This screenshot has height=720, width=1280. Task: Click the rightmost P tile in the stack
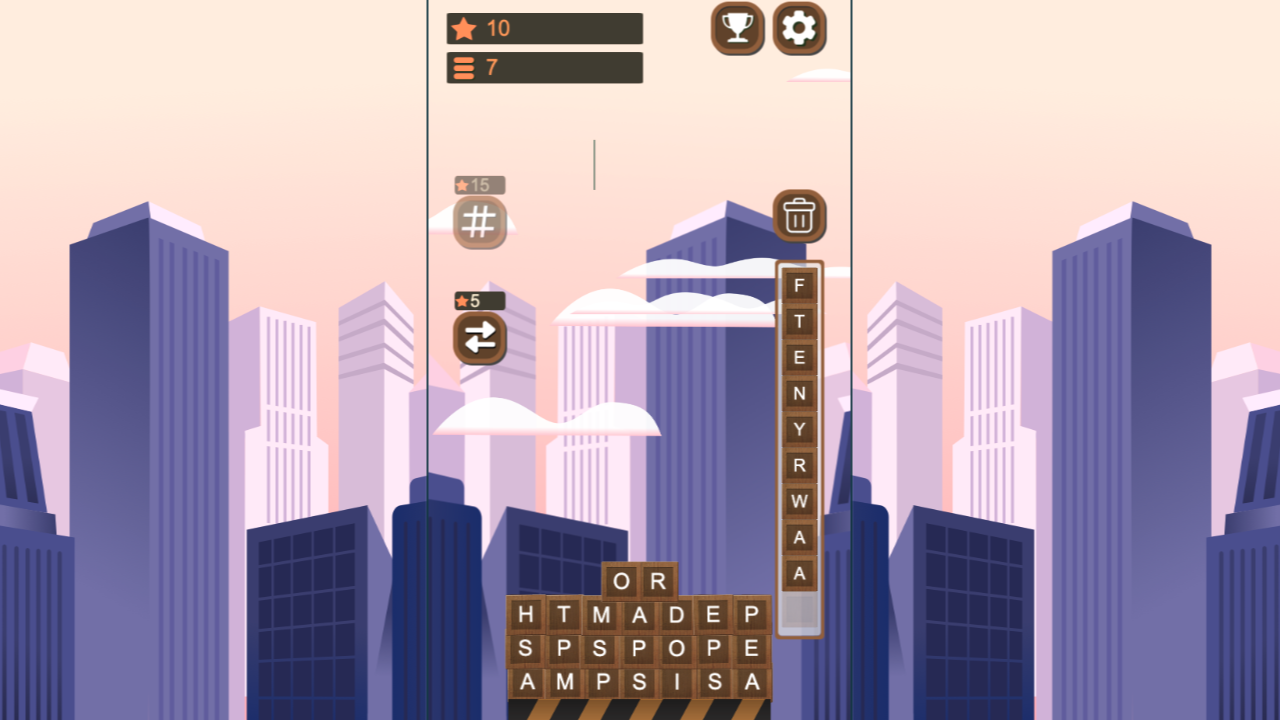pyautogui.click(x=749, y=616)
